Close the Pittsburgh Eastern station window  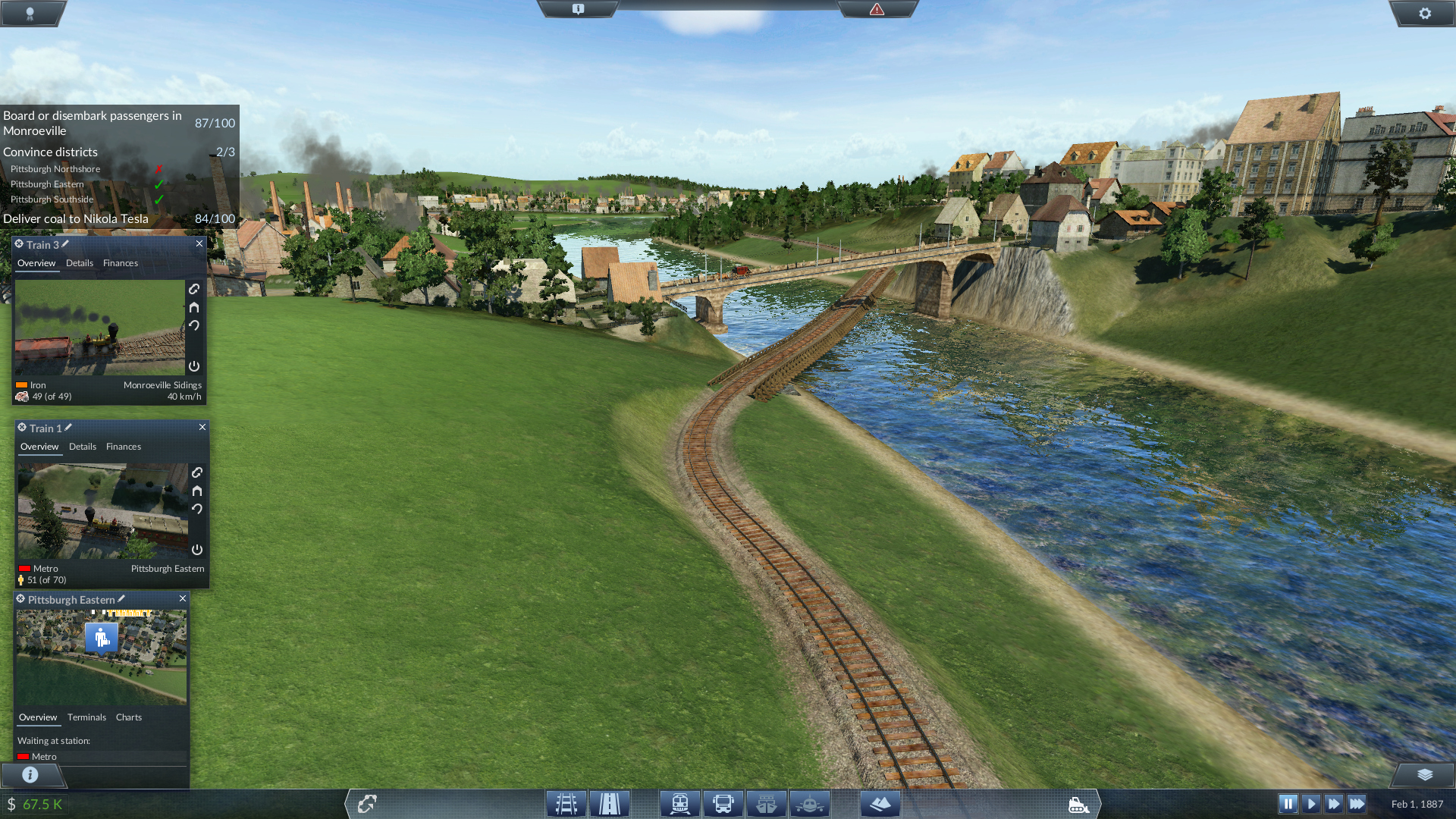pyautogui.click(x=183, y=598)
